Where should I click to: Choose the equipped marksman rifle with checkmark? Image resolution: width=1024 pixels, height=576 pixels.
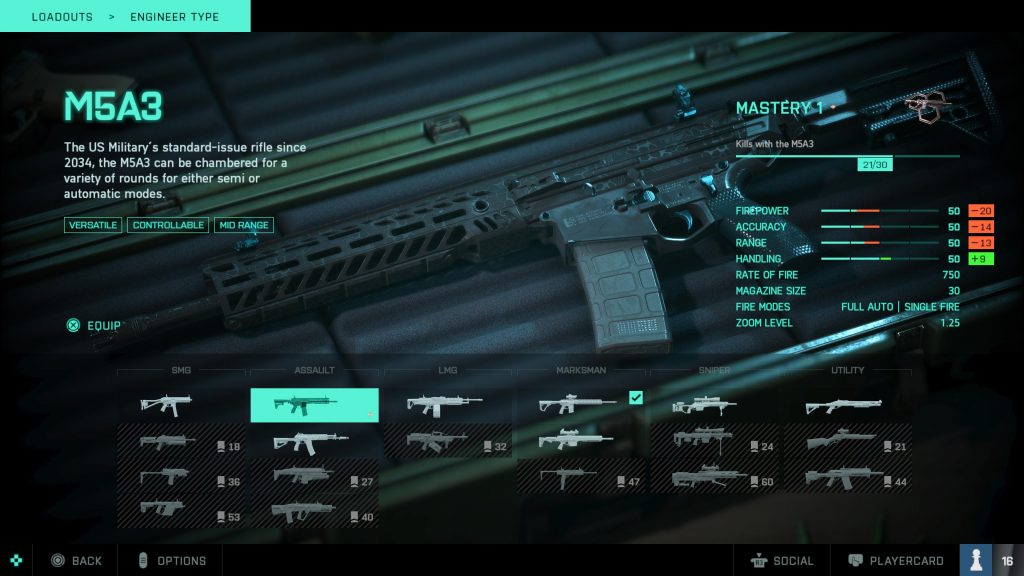click(581, 405)
